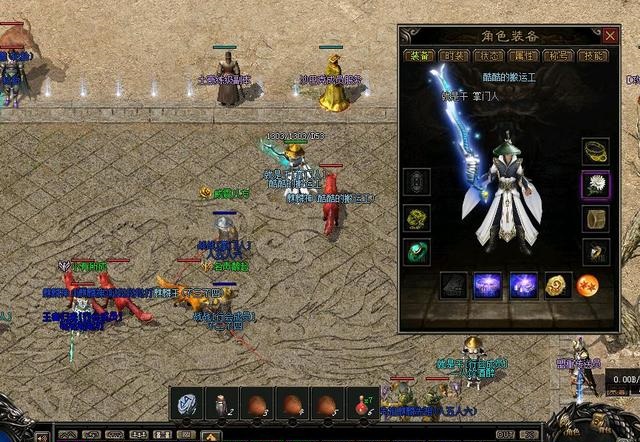Switch to the 属性 tab

tap(524, 56)
